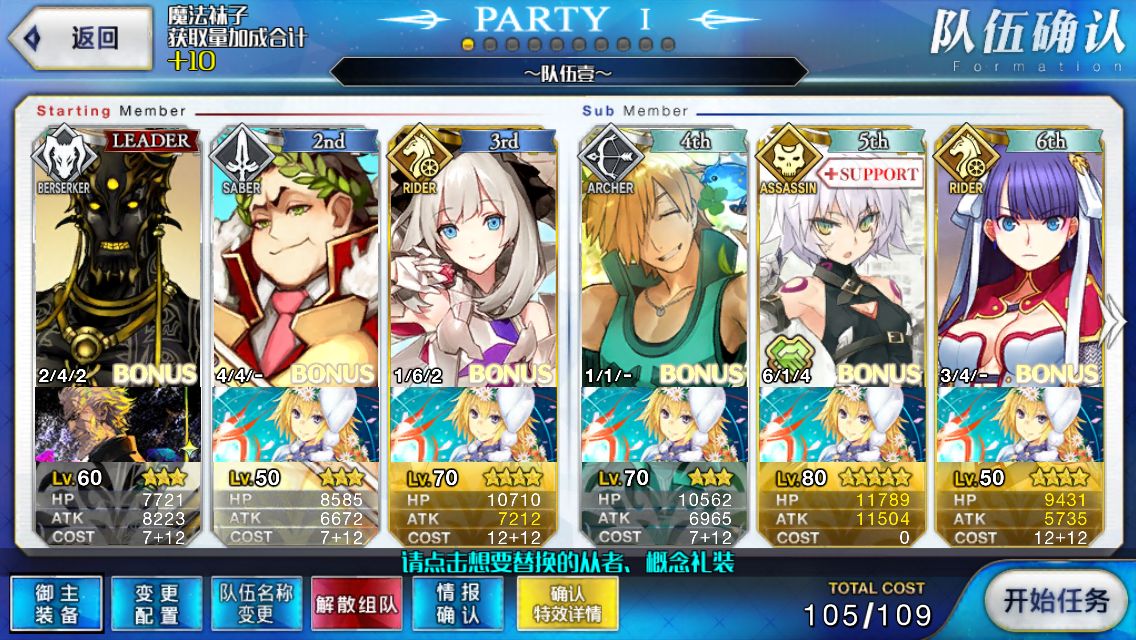This screenshot has width=1136, height=640.
Task: Rename the party with 队伍名称变更
Action: pyautogui.click(x=256, y=603)
